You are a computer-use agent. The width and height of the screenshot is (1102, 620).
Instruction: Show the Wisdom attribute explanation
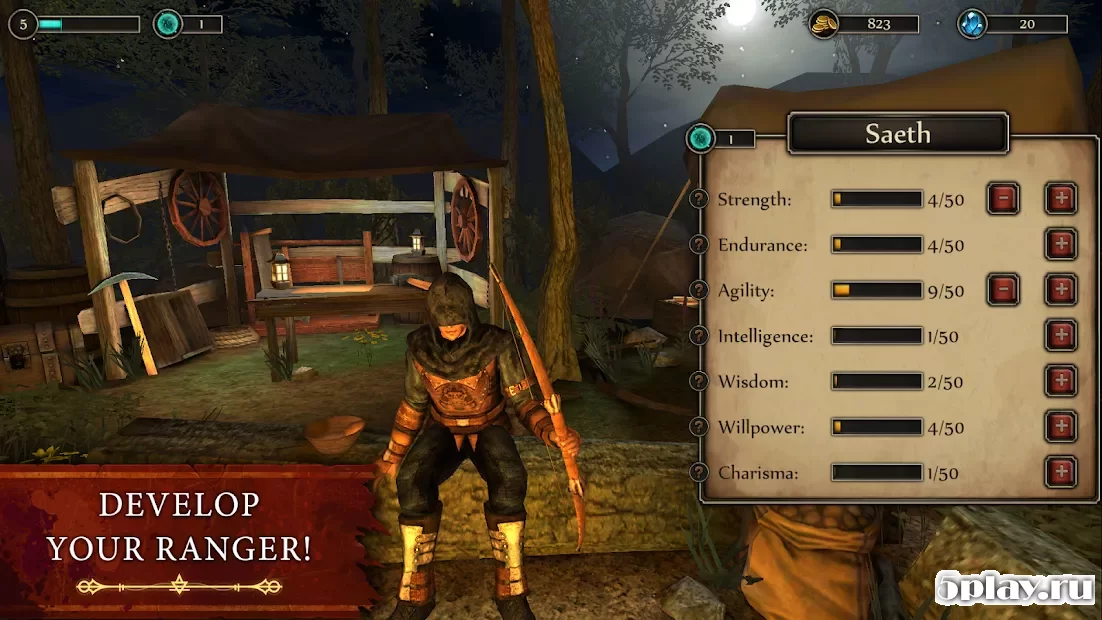coord(700,381)
